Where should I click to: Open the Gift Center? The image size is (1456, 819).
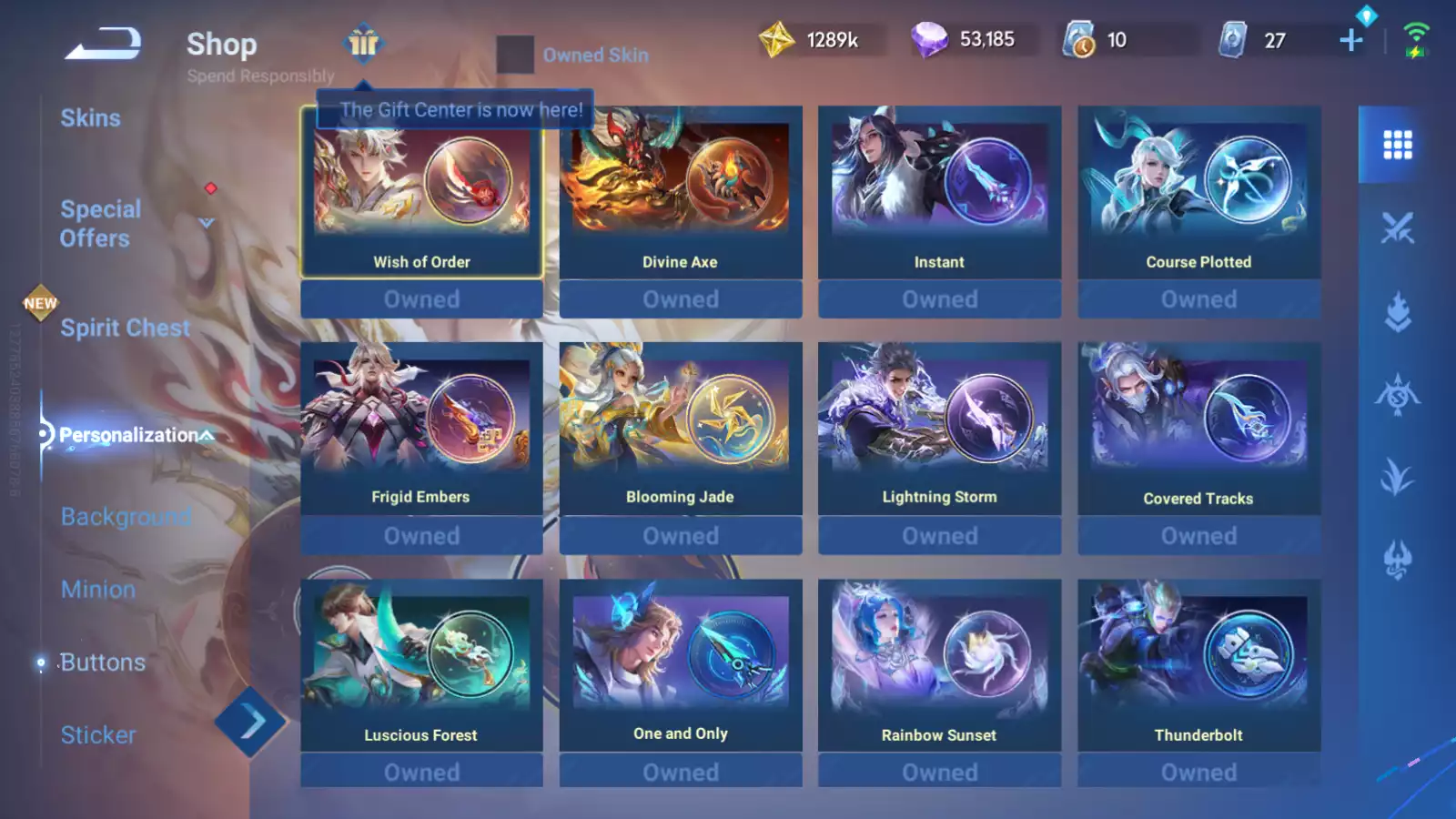click(x=363, y=43)
